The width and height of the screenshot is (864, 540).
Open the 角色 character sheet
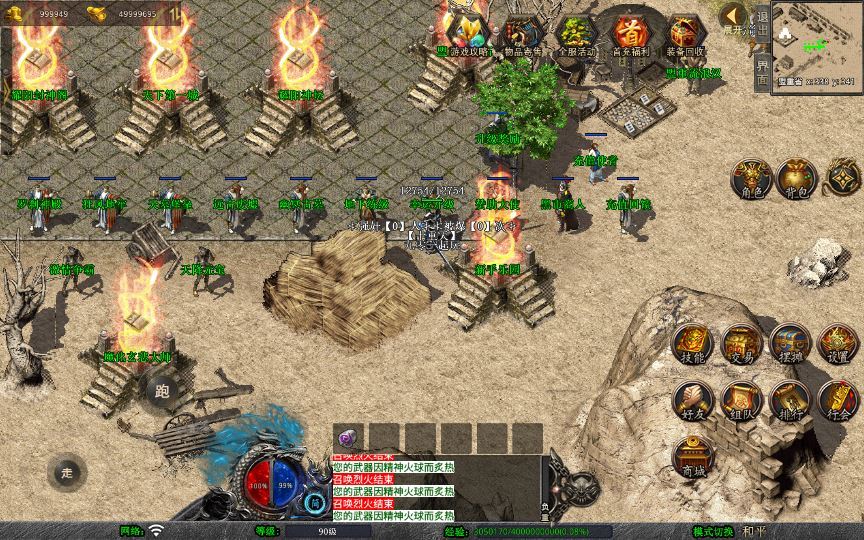click(x=749, y=178)
